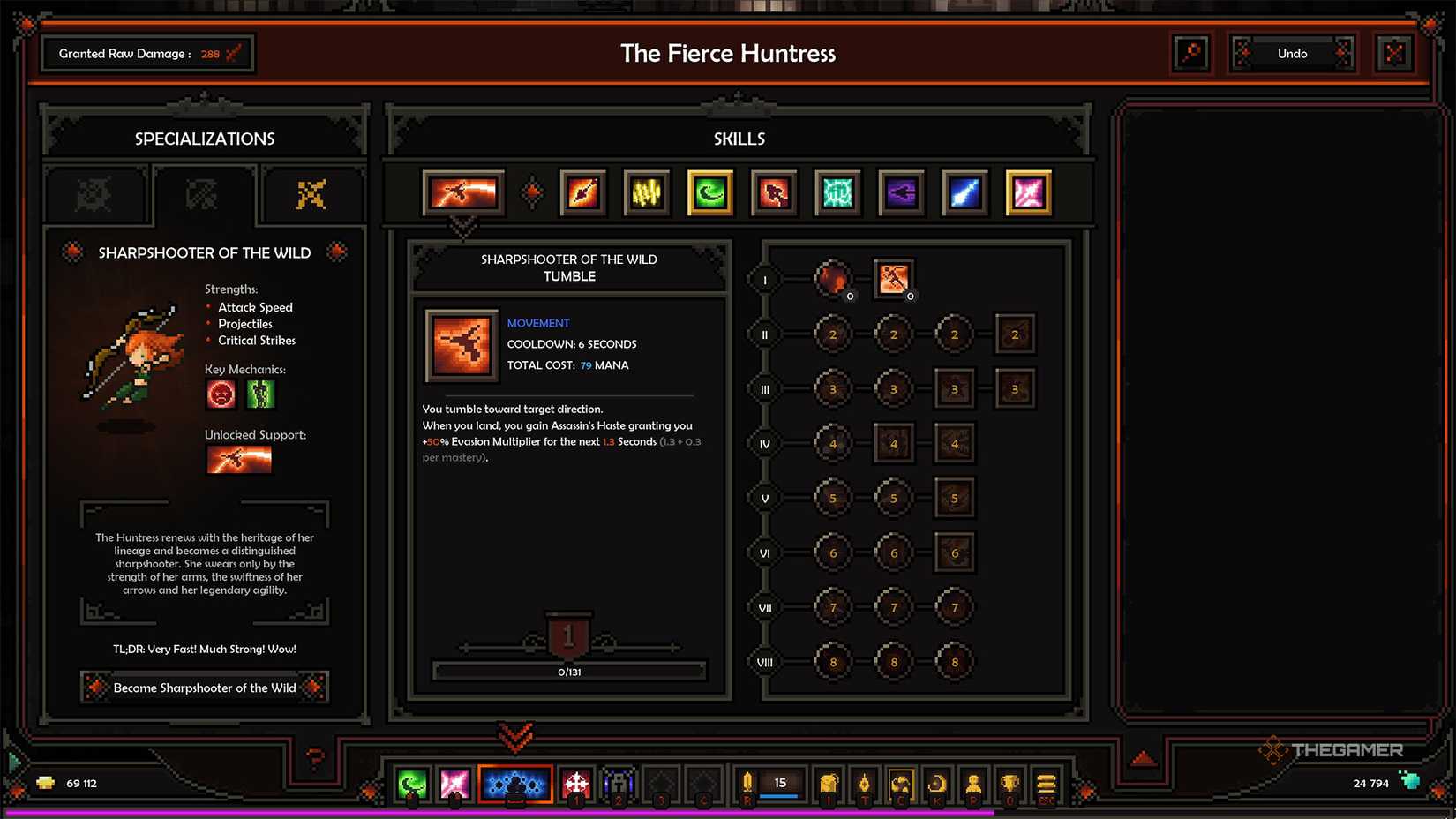Switch to the rightmost yellow specialization tab

[x=311, y=194]
